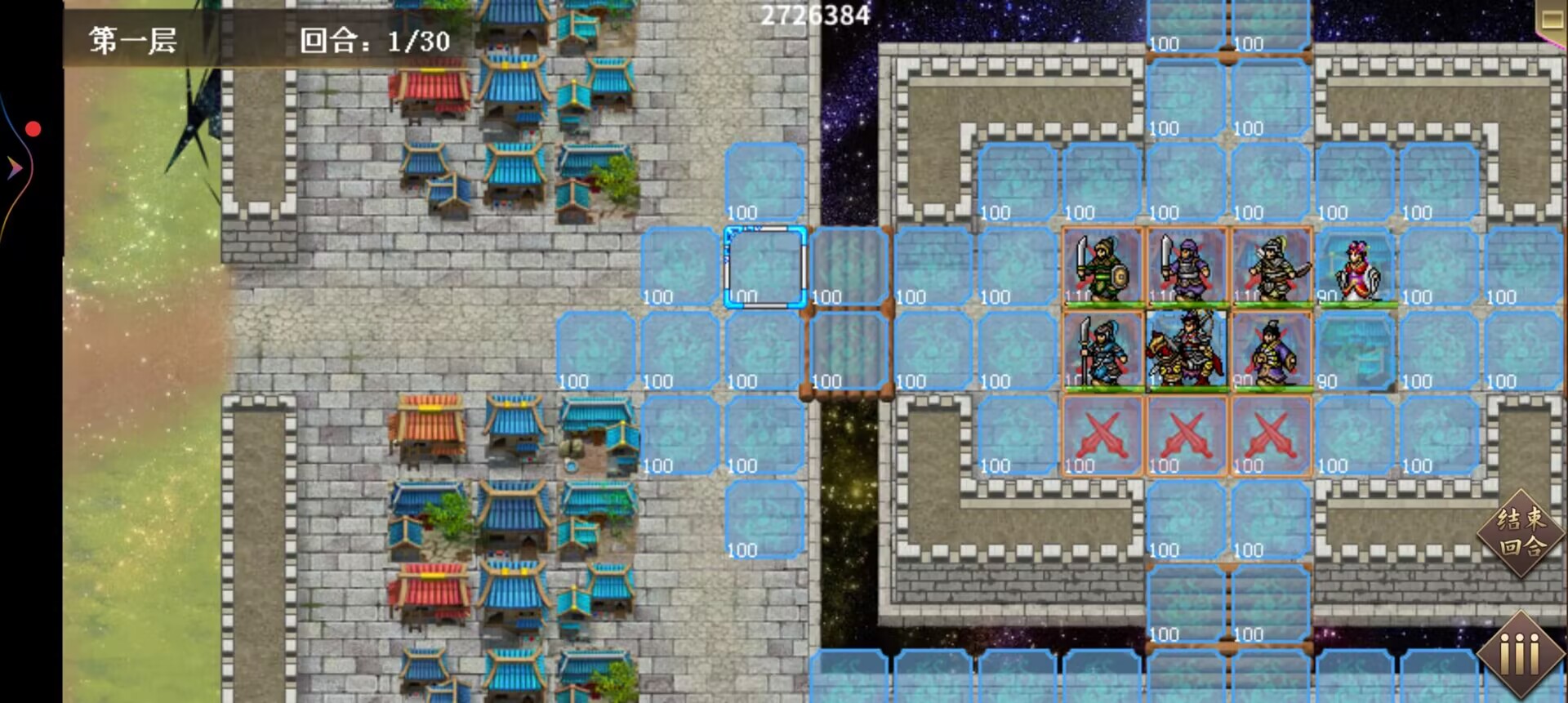Select the pink-robed lady unit

point(1356,269)
